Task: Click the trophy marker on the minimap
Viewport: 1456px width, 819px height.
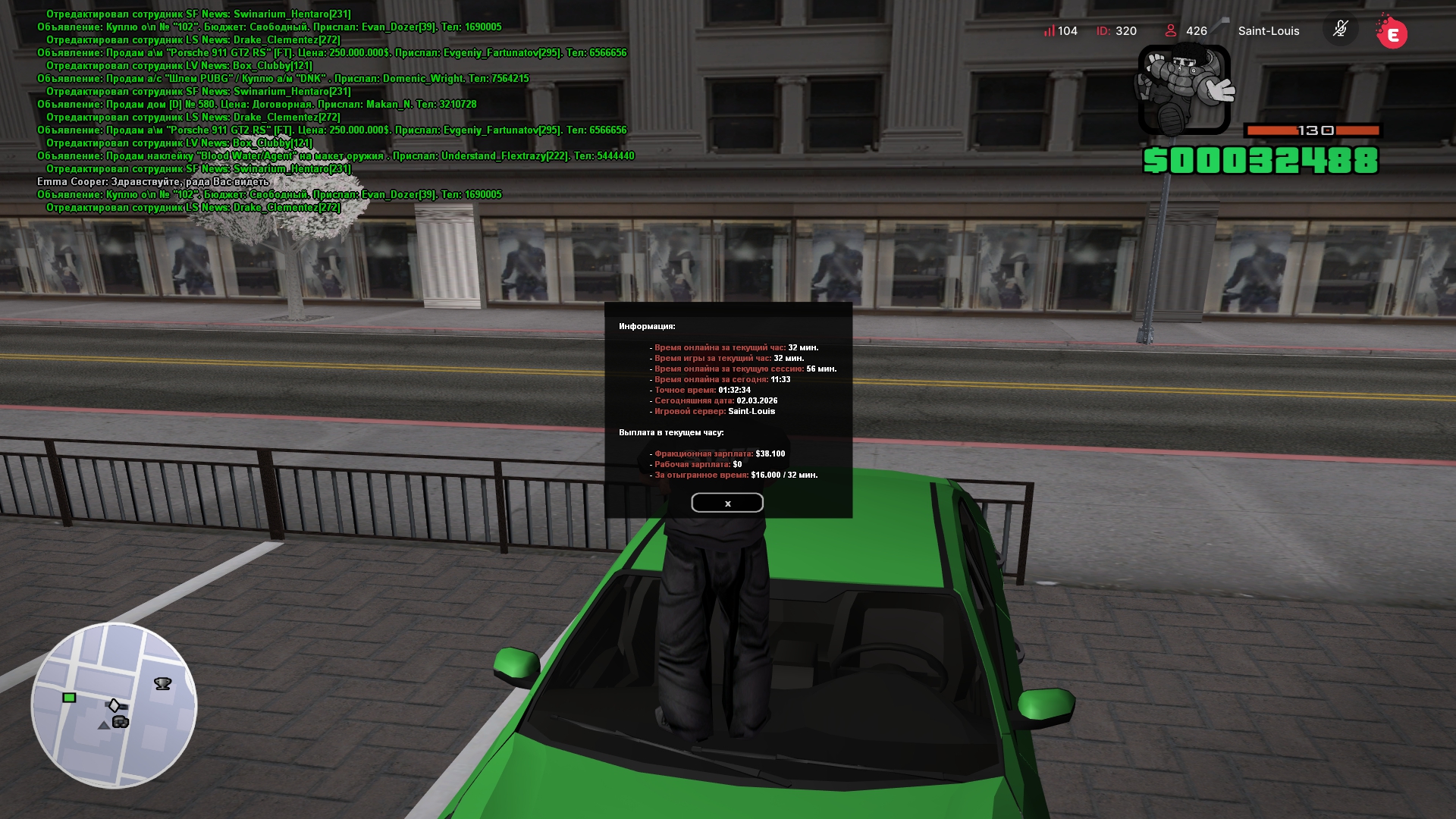Action: [x=162, y=684]
